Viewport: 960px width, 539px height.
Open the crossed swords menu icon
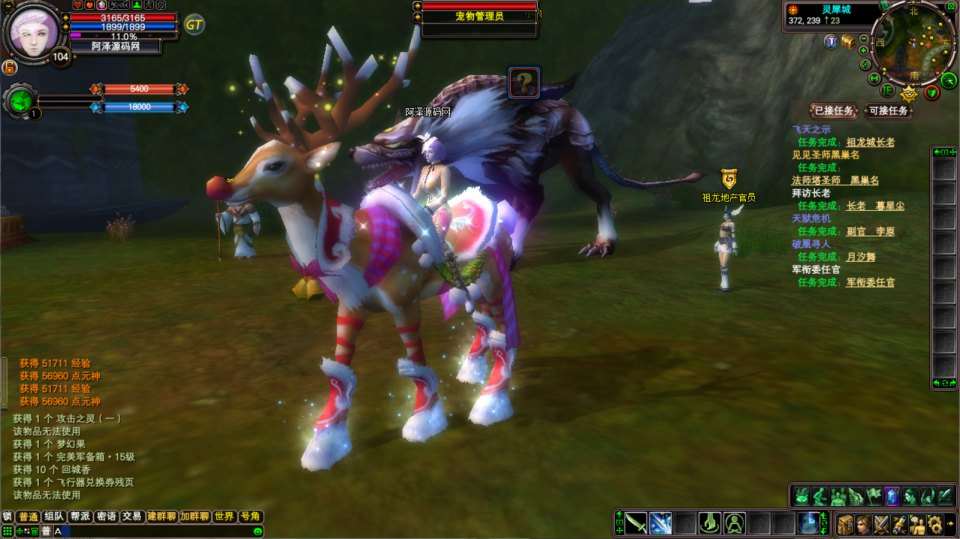coord(881,524)
